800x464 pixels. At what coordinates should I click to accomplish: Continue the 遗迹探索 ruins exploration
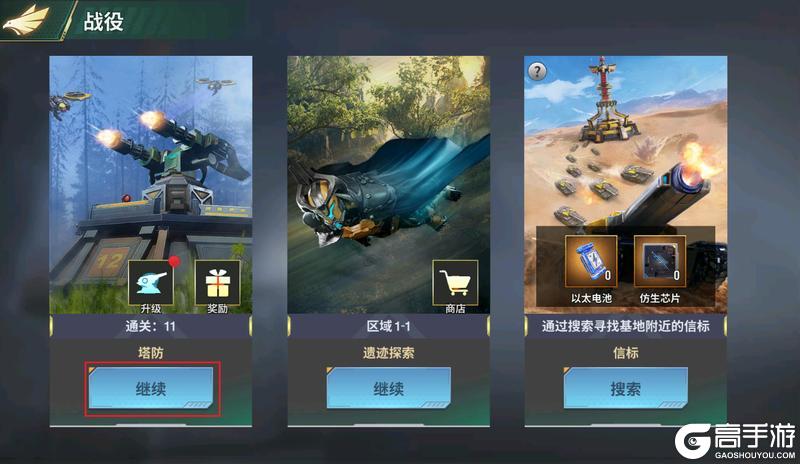(x=388, y=389)
